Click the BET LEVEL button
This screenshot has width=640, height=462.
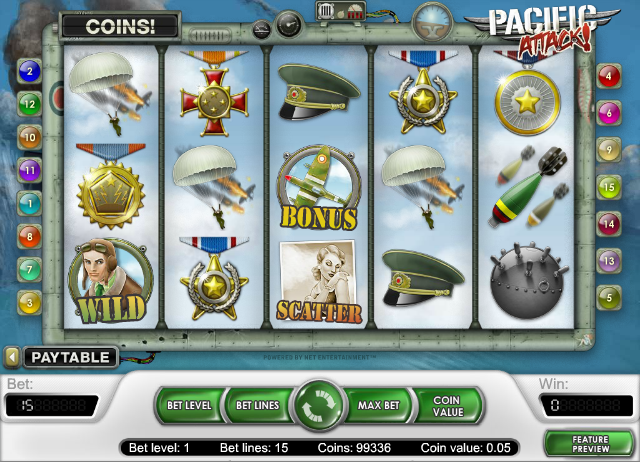[188, 406]
